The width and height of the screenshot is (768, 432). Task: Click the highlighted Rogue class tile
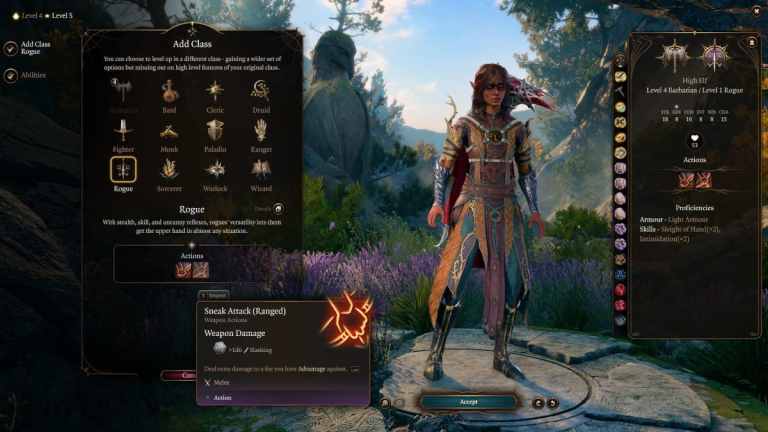(x=123, y=170)
